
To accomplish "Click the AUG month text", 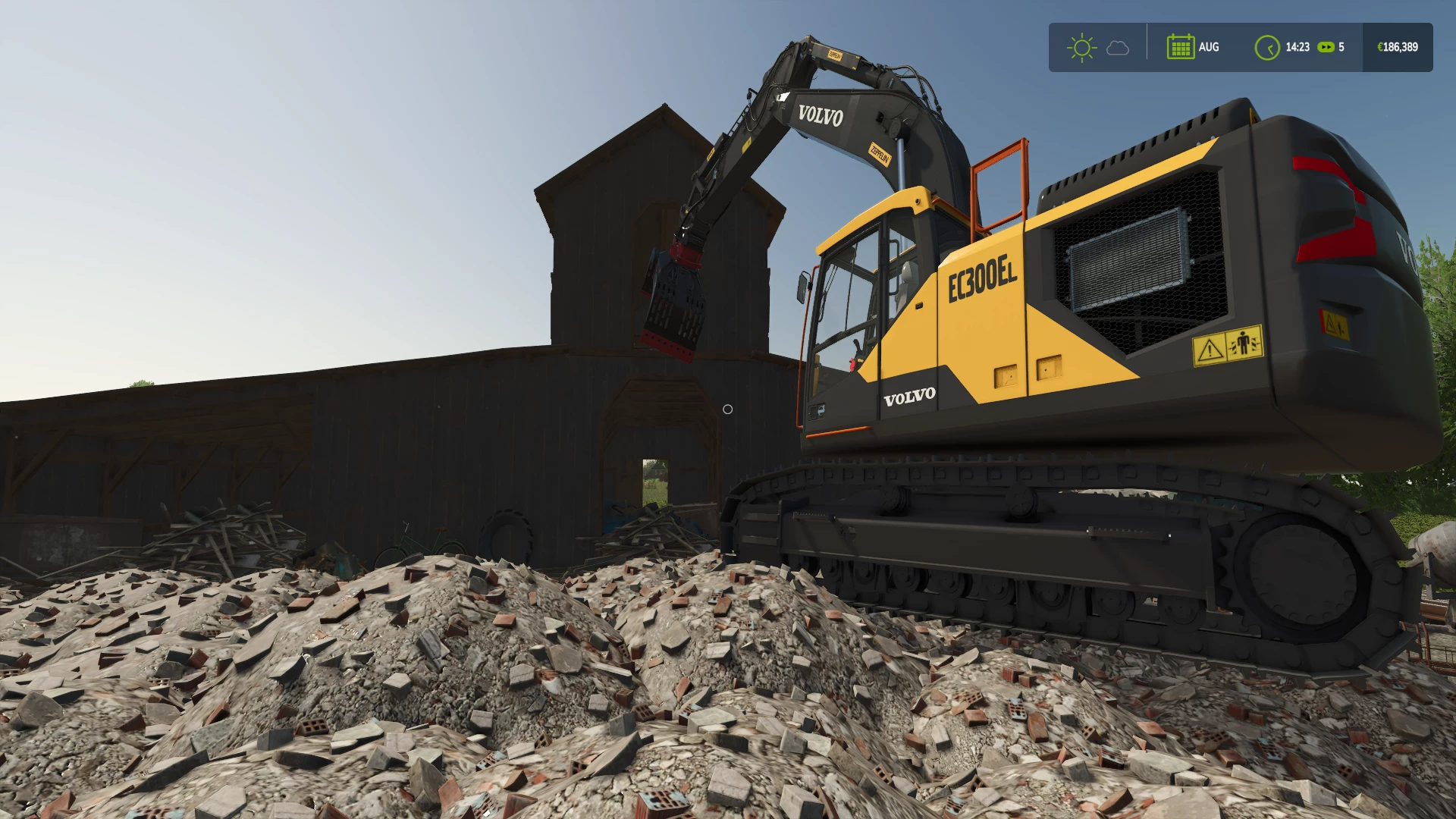I will (1210, 47).
